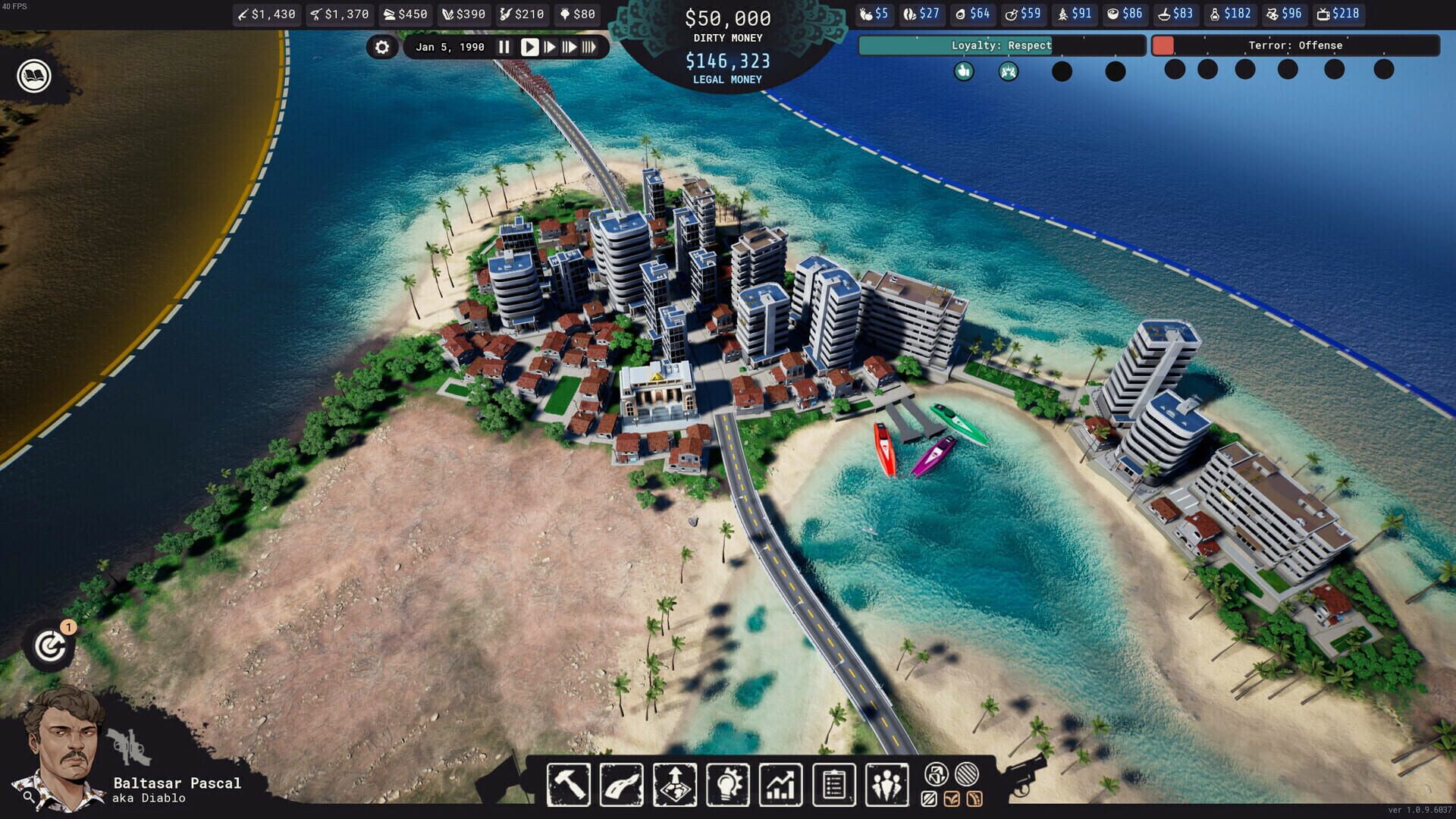Image resolution: width=1456 pixels, height=819 pixels.
Task: Toggle the orange crops overlay
Action: (951, 799)
